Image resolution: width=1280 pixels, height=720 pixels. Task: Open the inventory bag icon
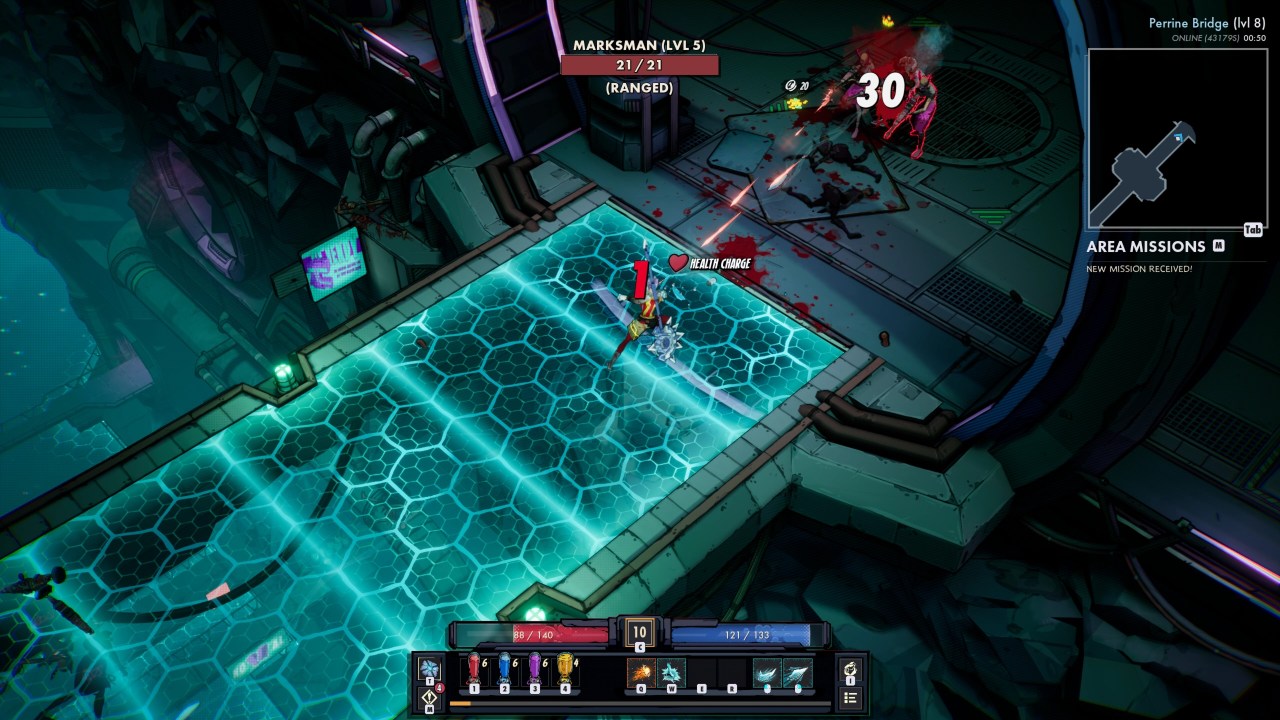pyautogui.click(x=850, y=668)
